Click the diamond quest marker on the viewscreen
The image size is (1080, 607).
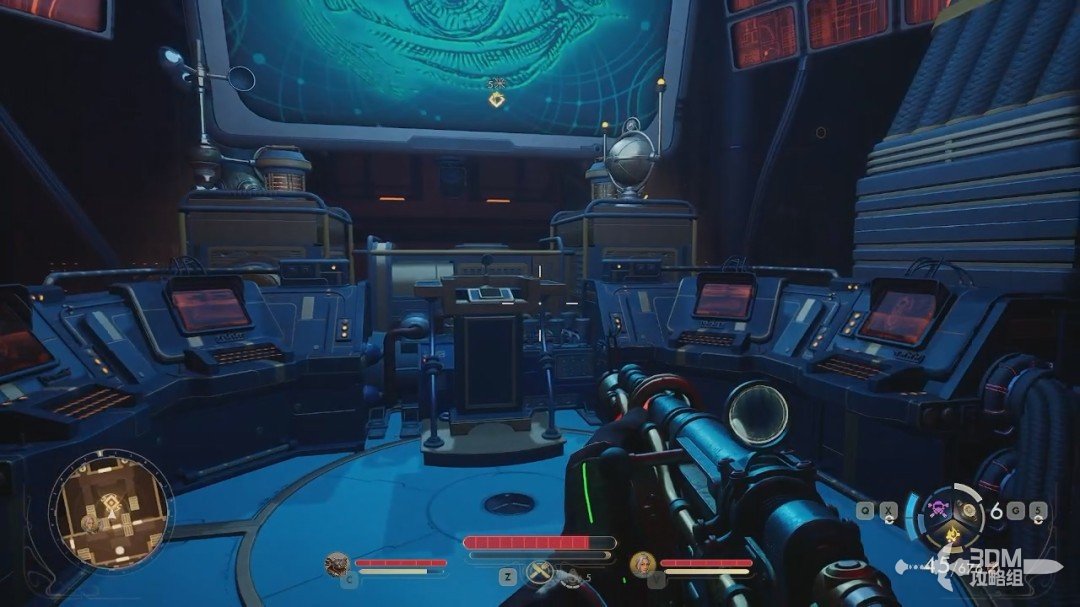point(495,99)
